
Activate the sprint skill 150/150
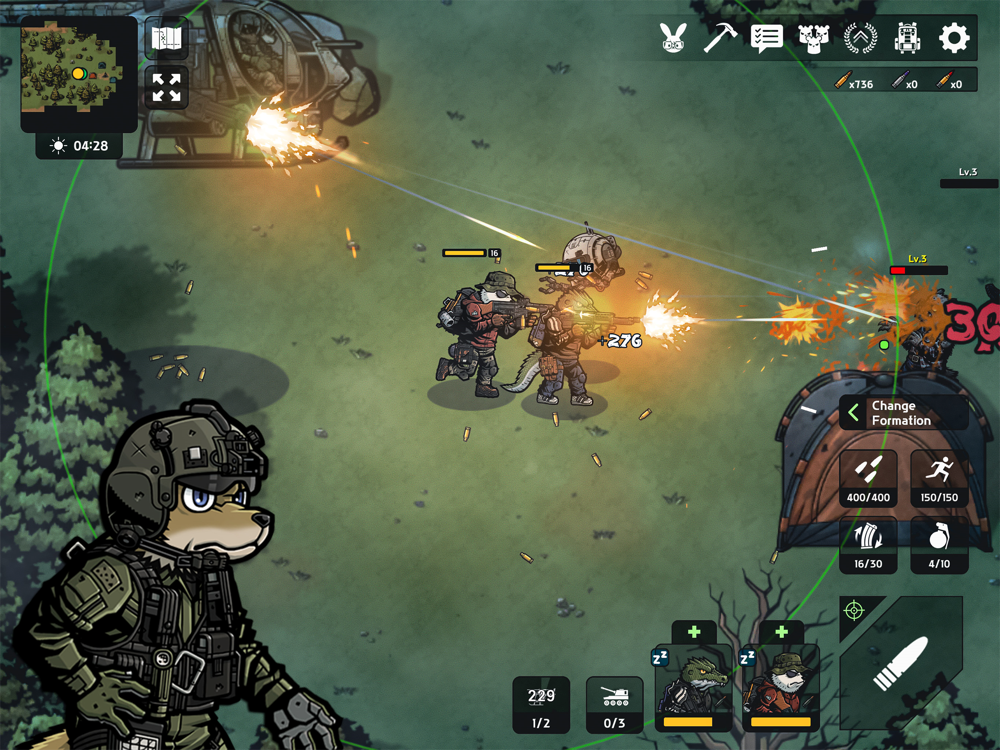click(939, 478)
